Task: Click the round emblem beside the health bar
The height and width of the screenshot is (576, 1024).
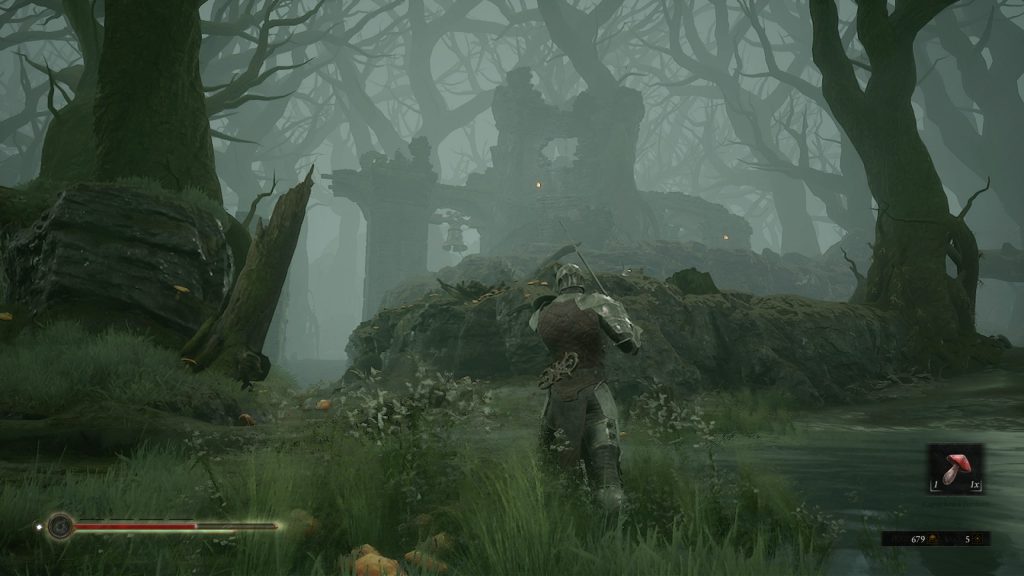Action: [61, 525]
